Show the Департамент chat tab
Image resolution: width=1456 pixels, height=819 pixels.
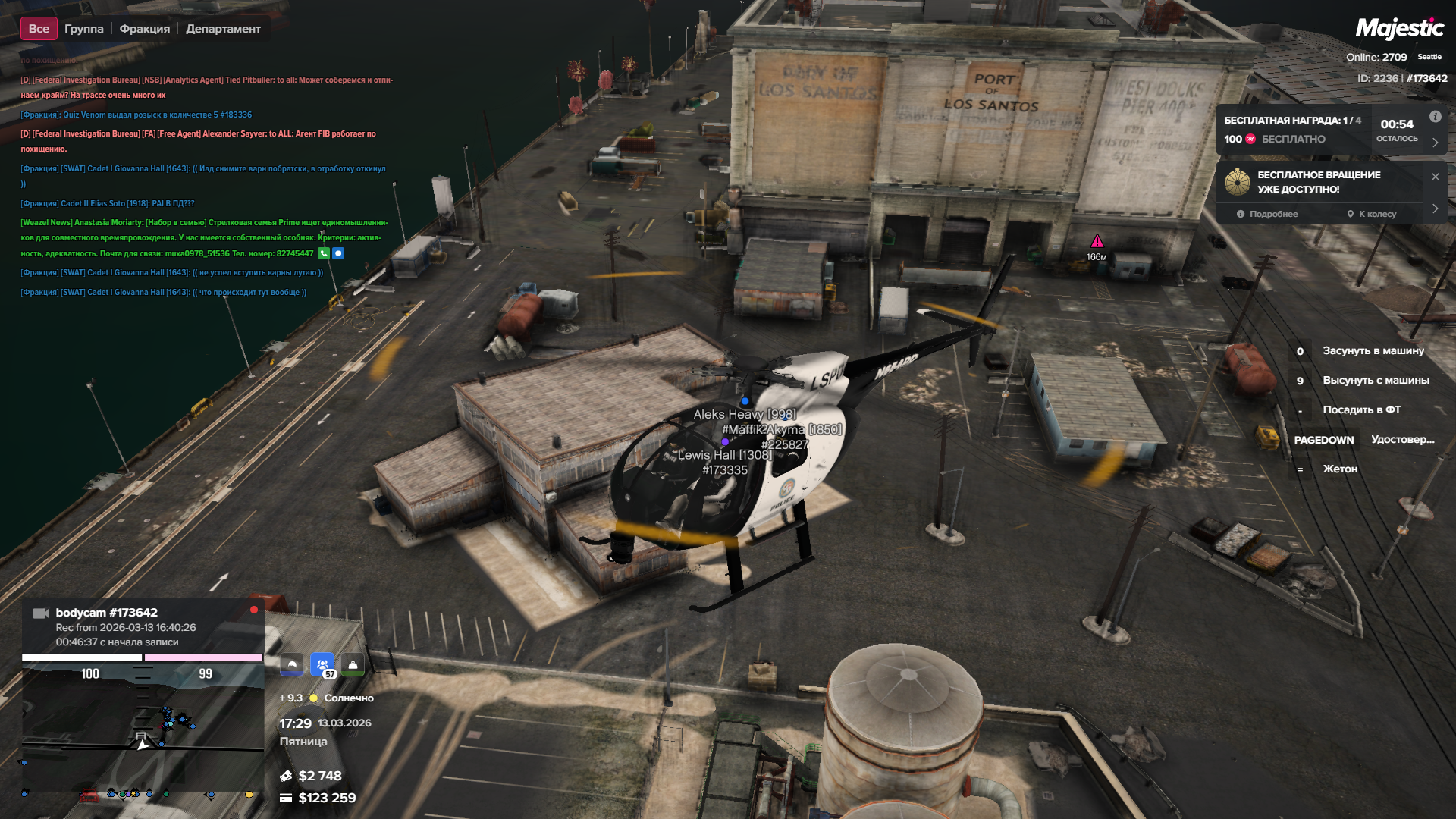click(x=223, y=29)
